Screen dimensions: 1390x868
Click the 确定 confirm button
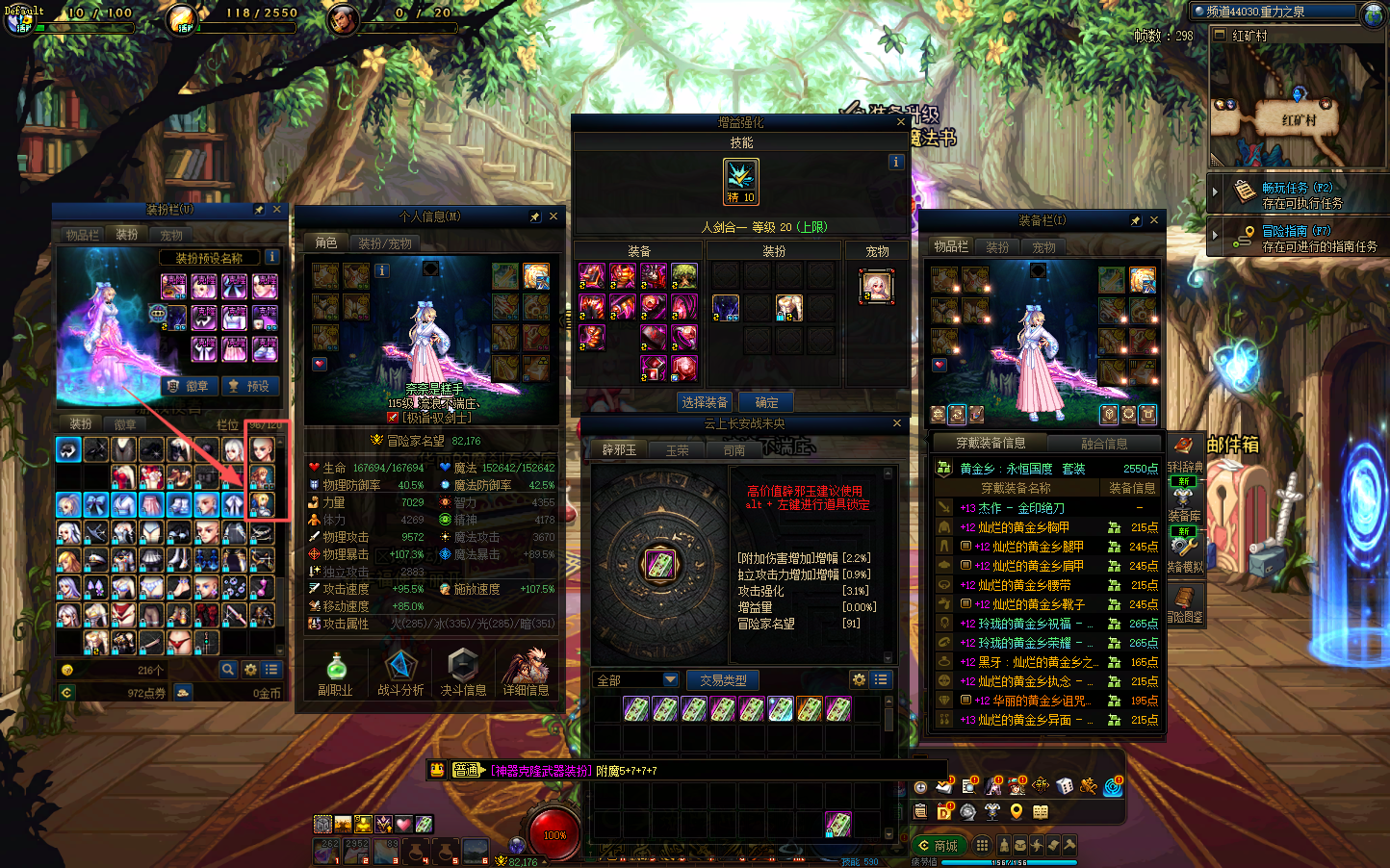pos(766,402)
